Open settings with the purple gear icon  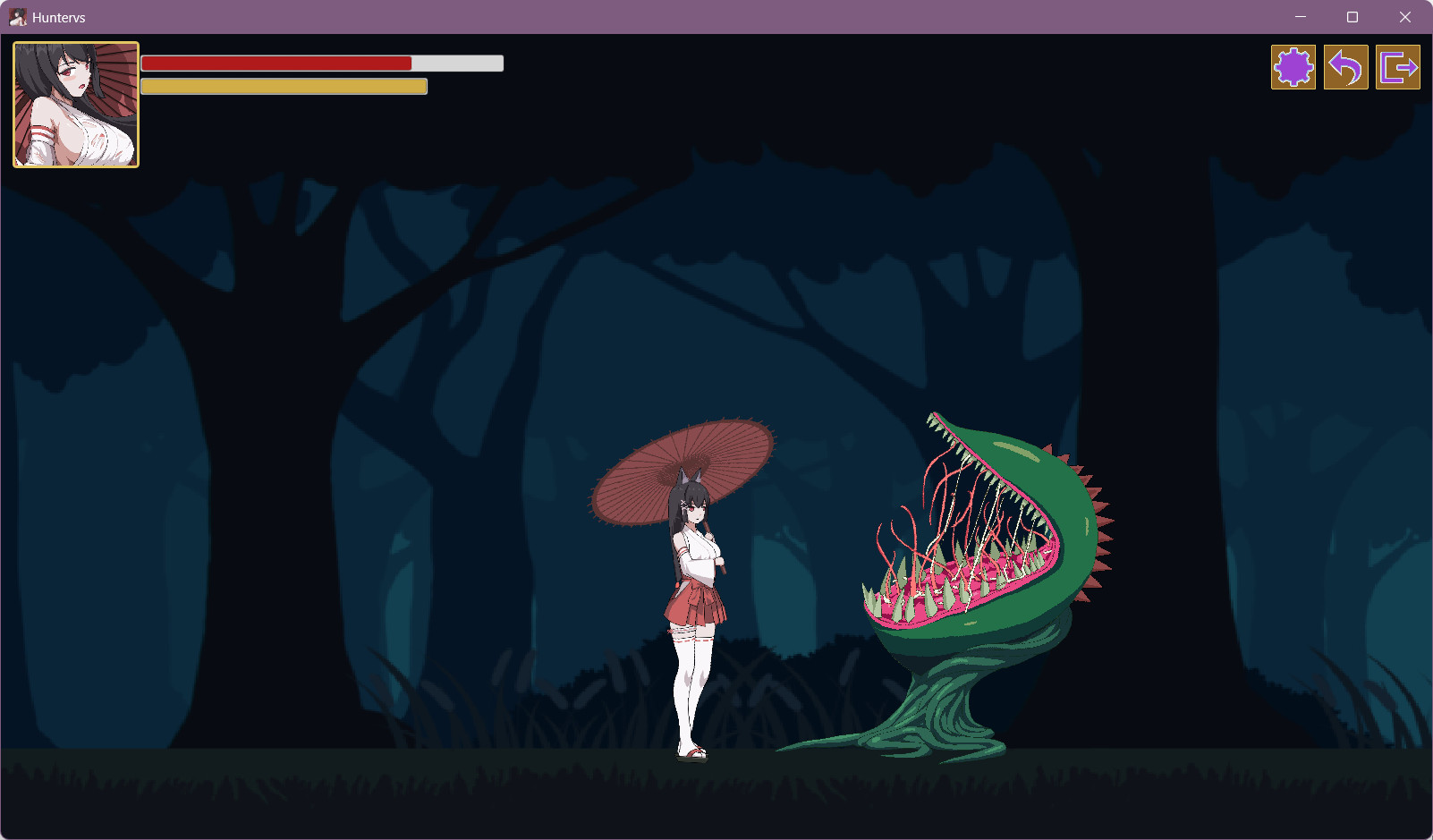1293,67
